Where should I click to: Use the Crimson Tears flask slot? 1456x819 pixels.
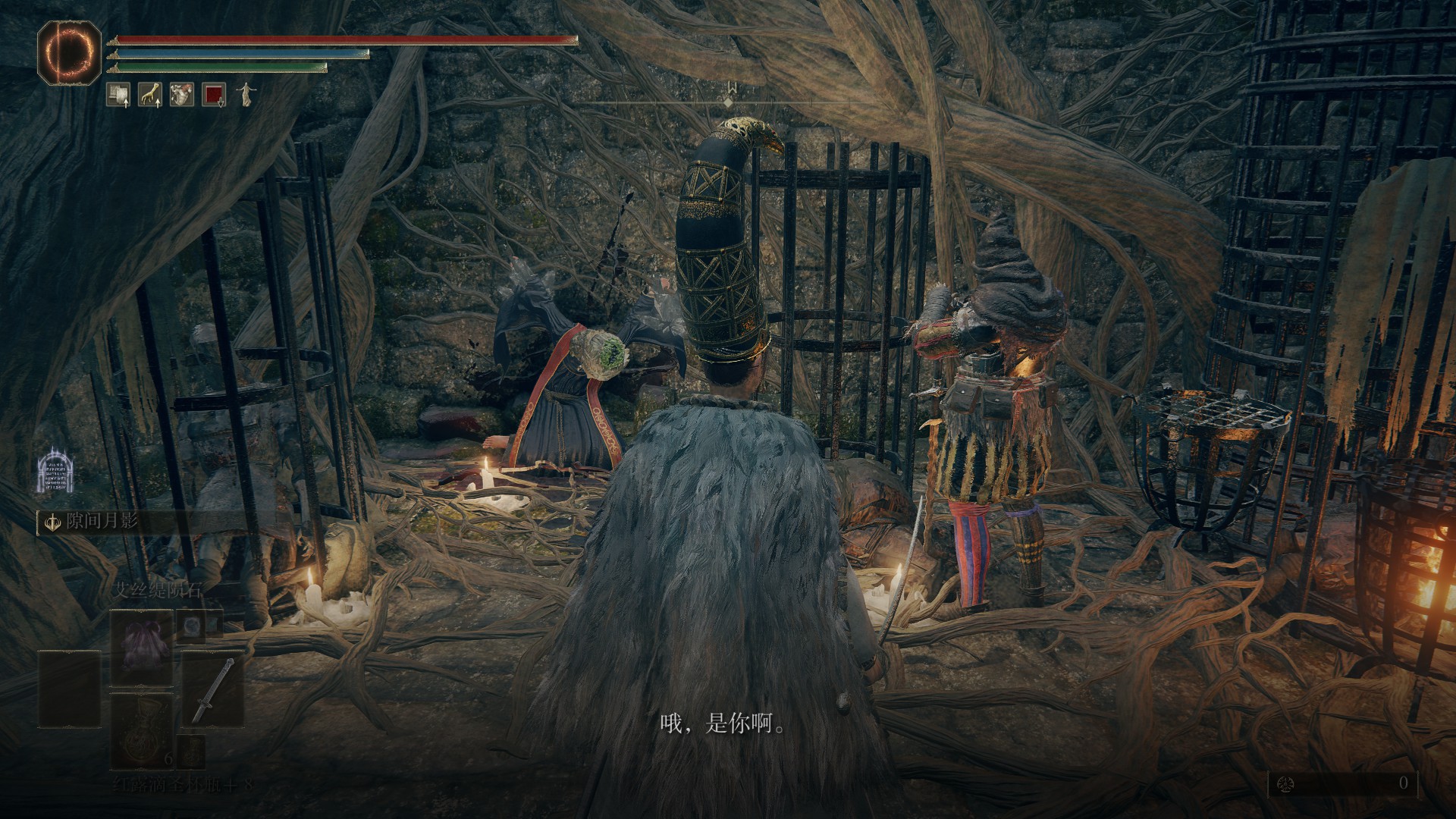pos(142,730)
